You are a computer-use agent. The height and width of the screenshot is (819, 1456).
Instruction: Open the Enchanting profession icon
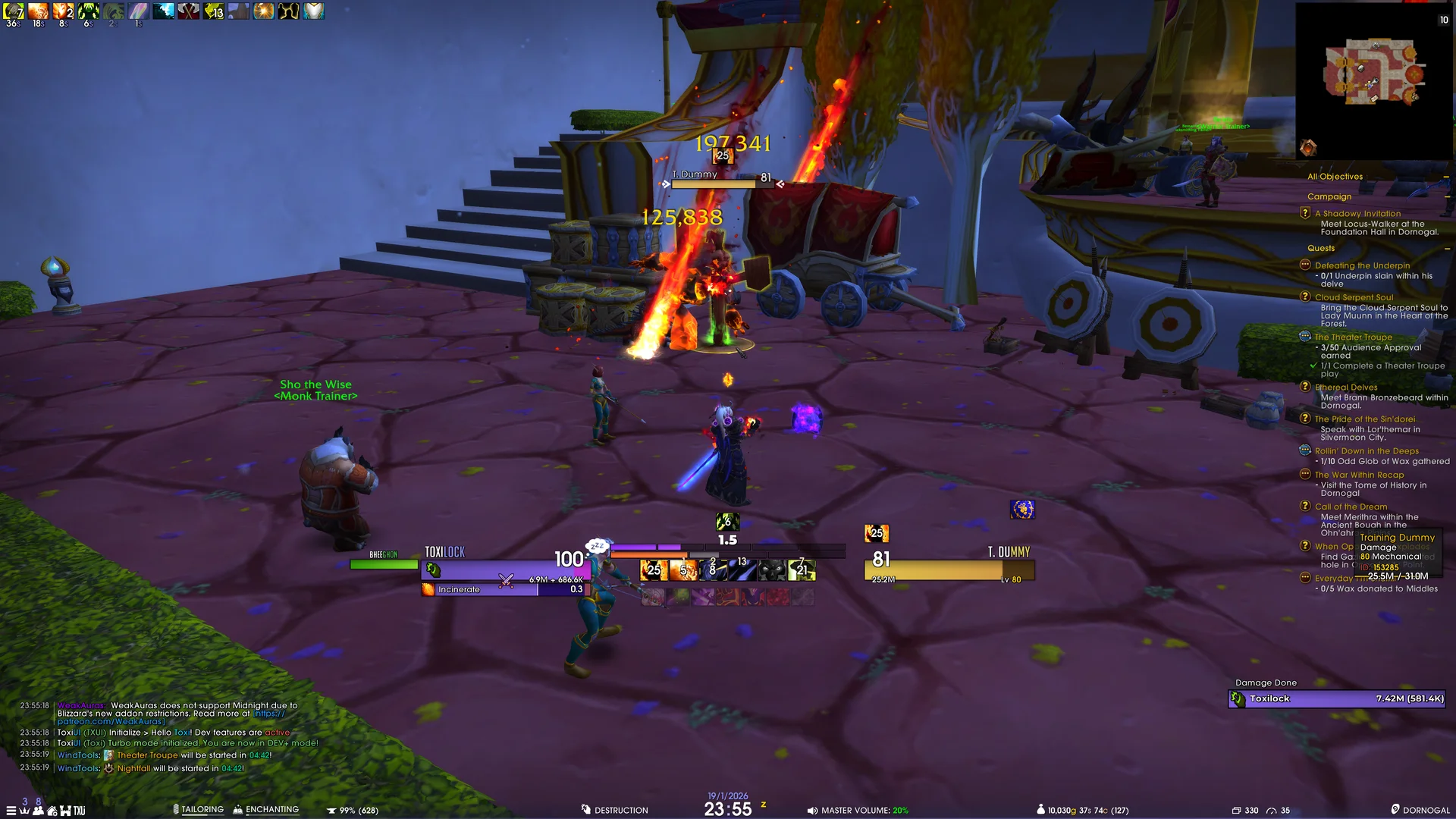click(238, 809)
